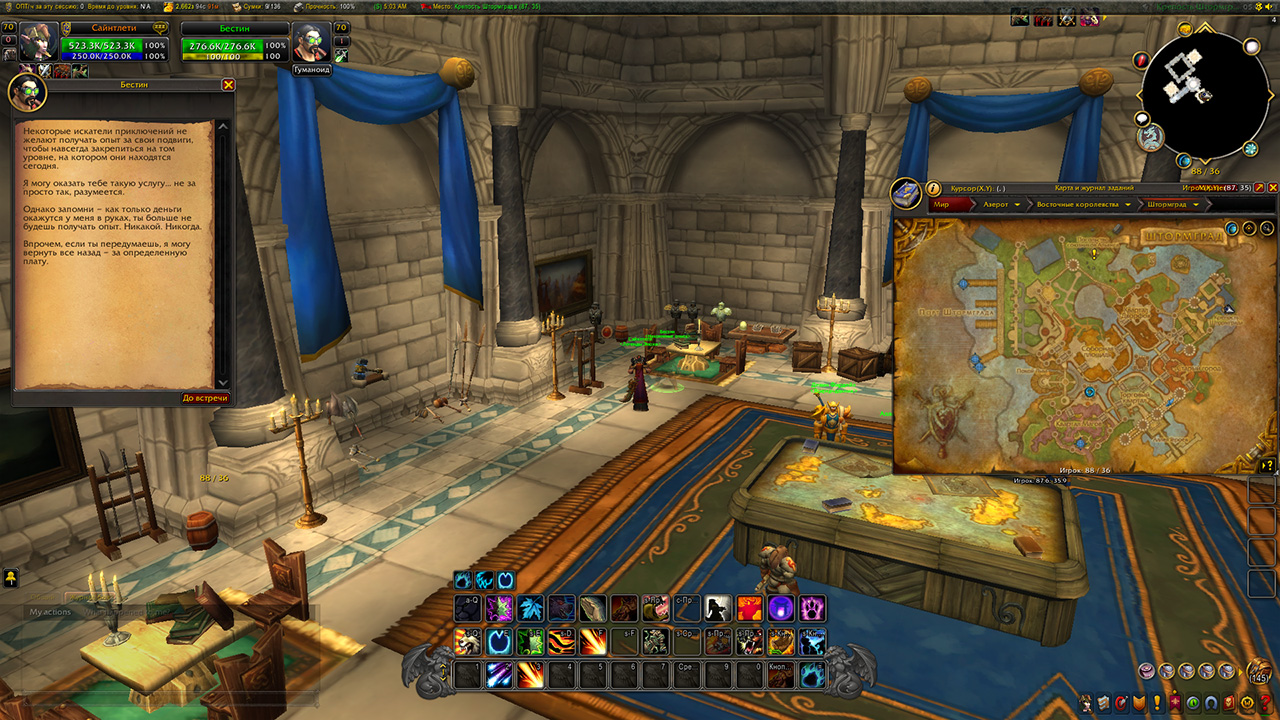Open the Штормград zone dropdown
1280x720 pixels.
(1172, 204)
